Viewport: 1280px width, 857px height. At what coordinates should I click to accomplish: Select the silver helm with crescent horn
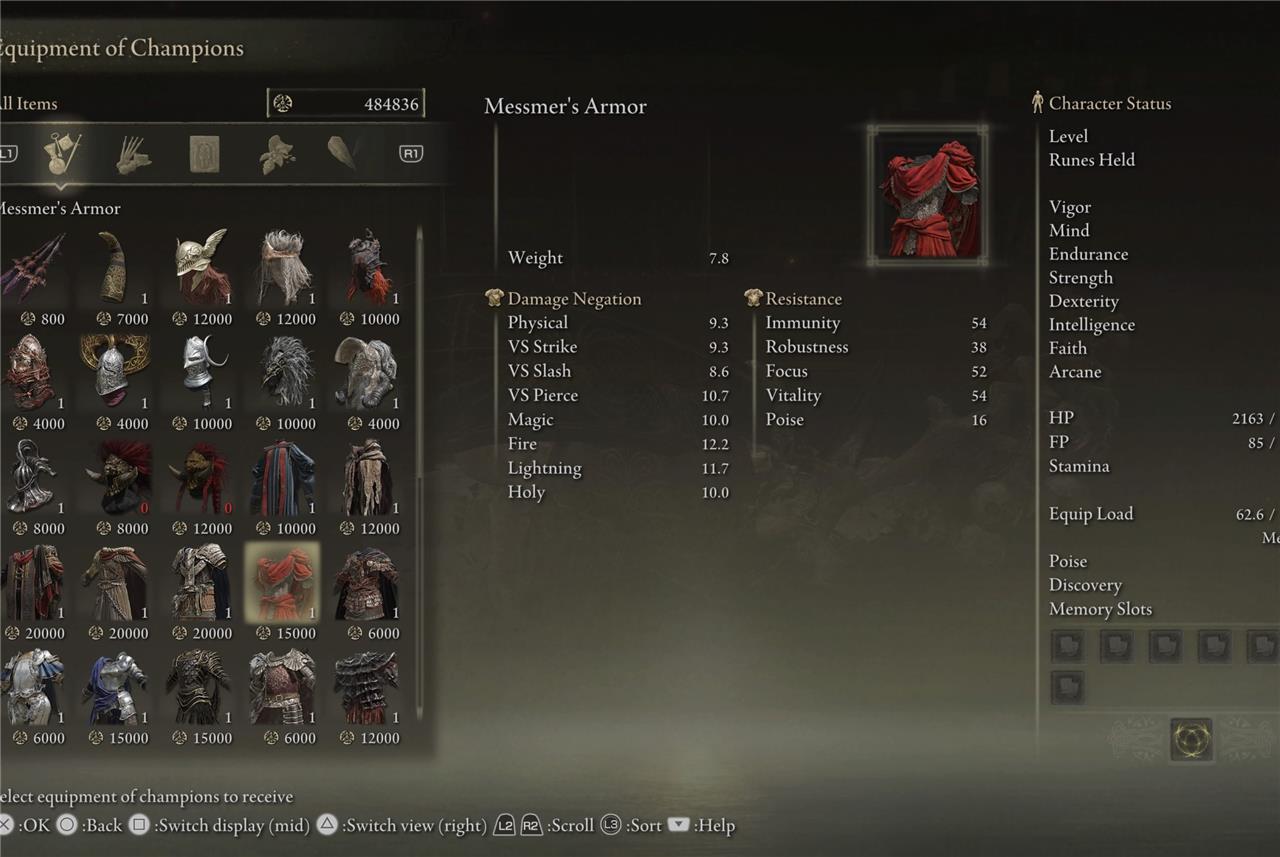[201, 371]
